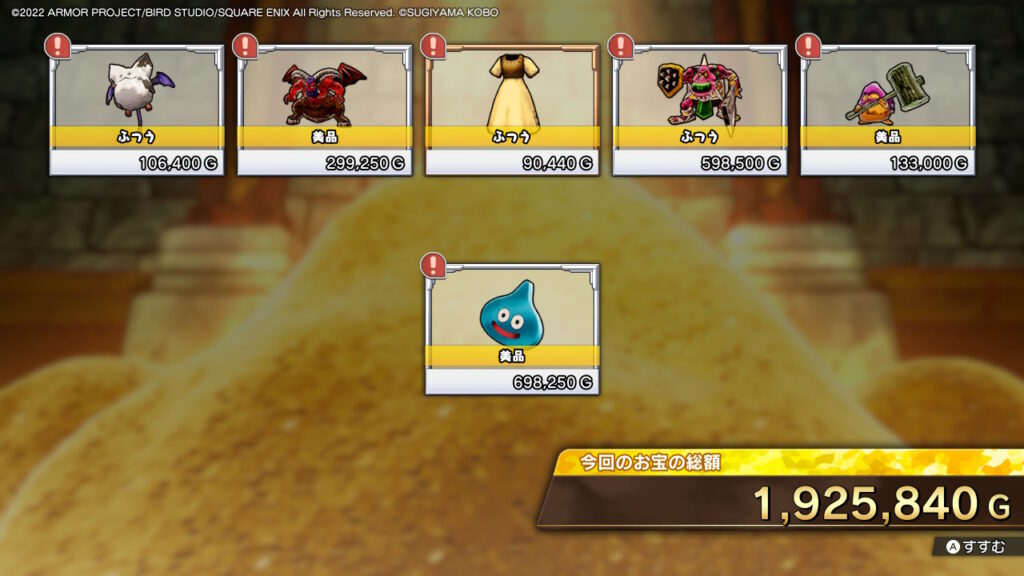Click the すすむ proceed button
Viewport: 1024px width, 576px height.
[977, 547]
